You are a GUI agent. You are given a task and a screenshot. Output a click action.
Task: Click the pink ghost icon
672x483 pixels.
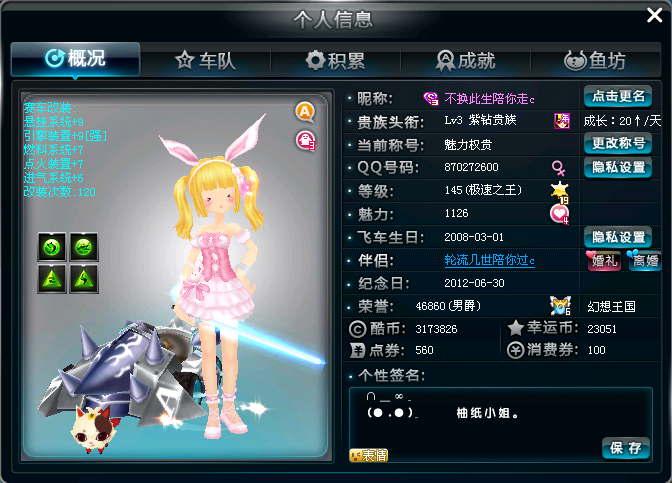[x=304, y=140]
